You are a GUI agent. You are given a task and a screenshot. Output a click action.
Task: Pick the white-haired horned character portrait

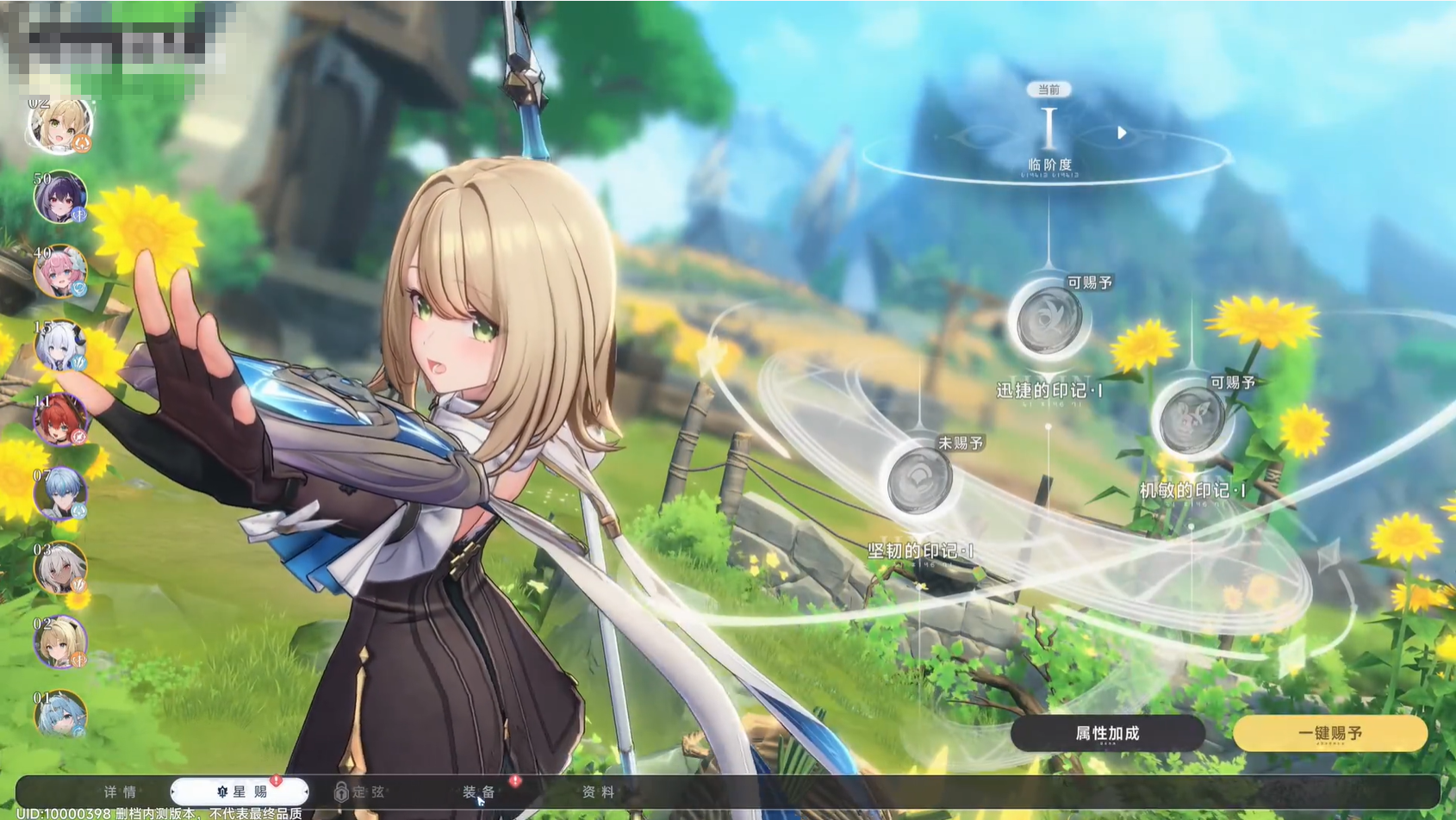click(x=60, y=346)
